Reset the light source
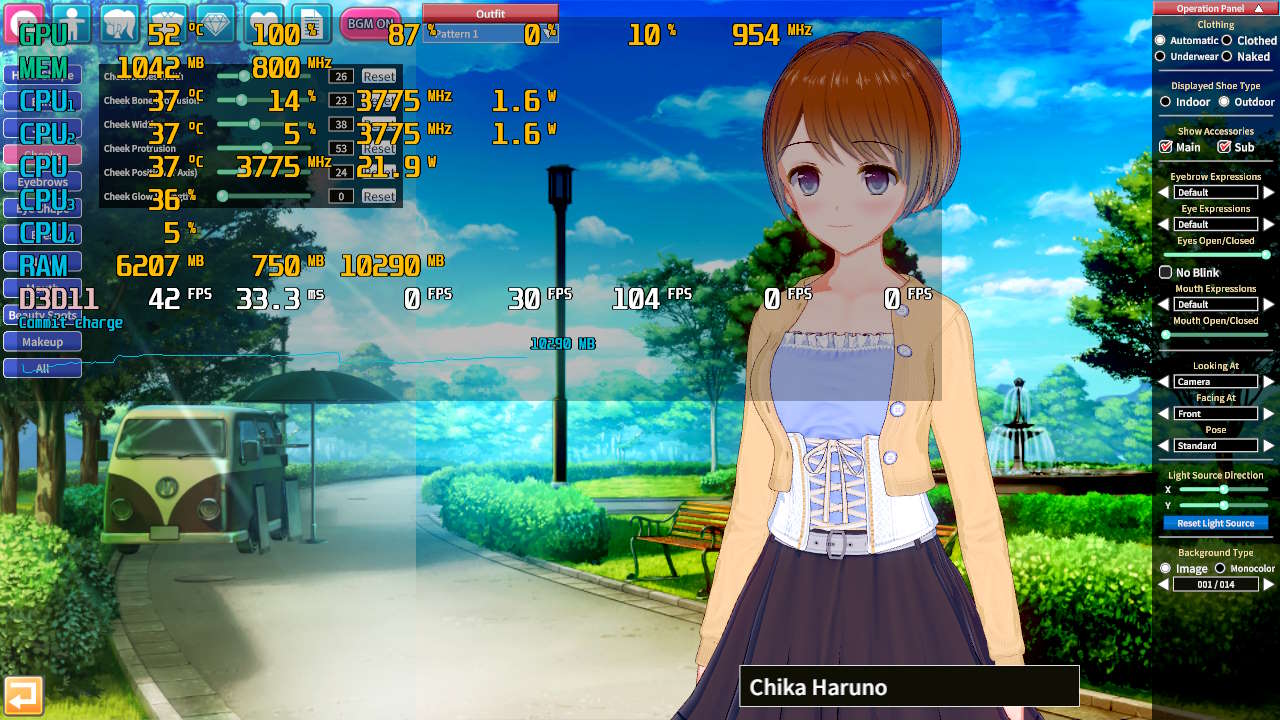The image size is (1280, 720). click(1215, 523)
